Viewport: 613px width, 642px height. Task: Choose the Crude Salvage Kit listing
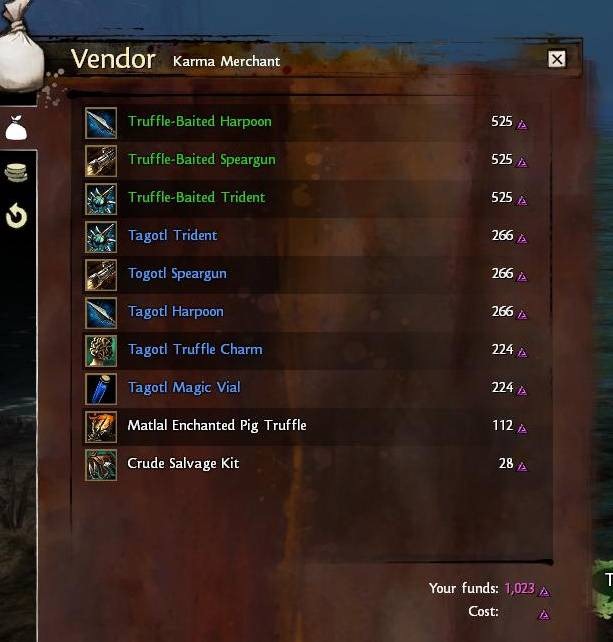pyautogui.click(x=183, y=464)
